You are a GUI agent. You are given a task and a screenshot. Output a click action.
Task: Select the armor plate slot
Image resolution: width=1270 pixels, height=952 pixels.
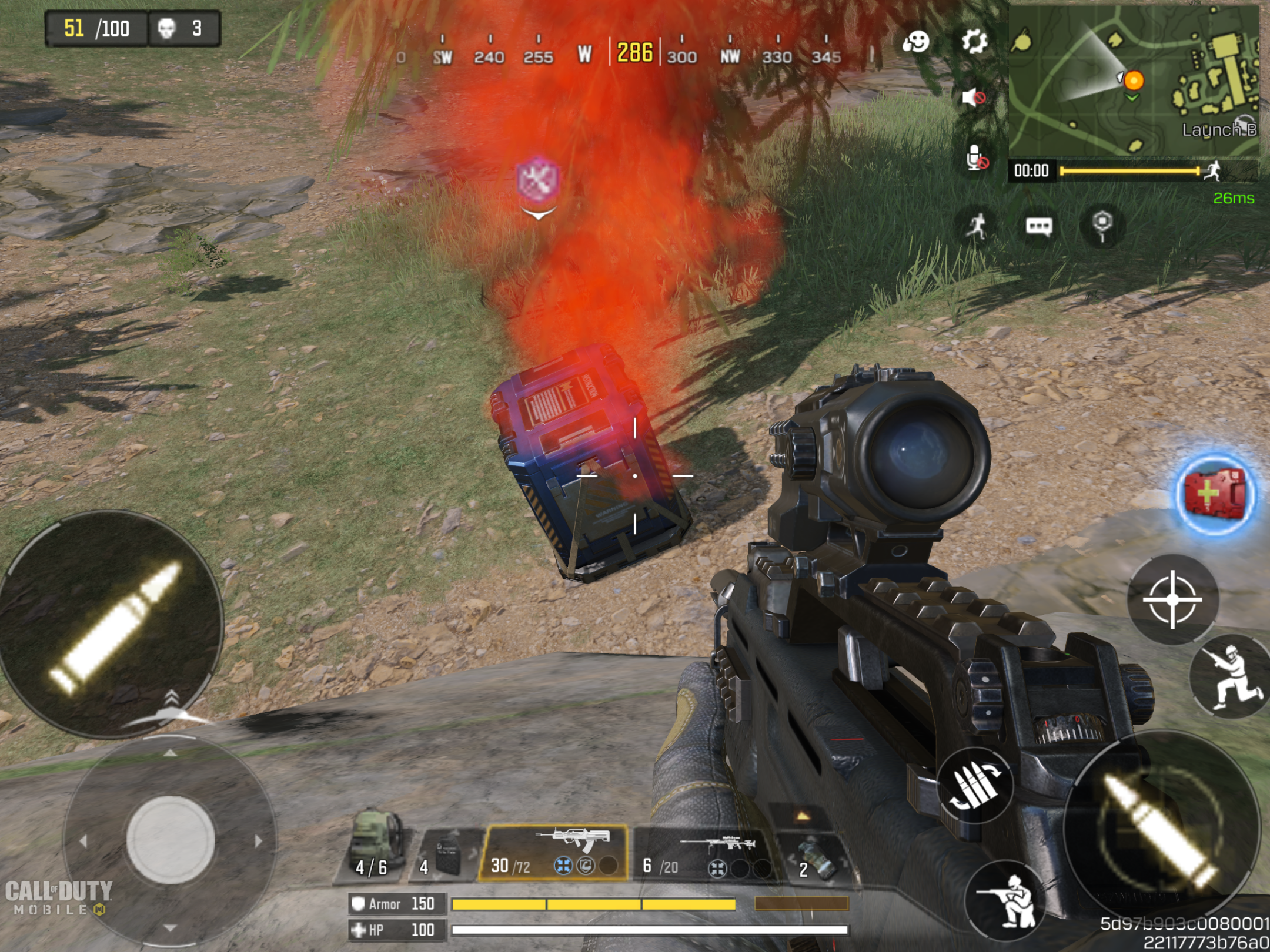coord(447,855)
